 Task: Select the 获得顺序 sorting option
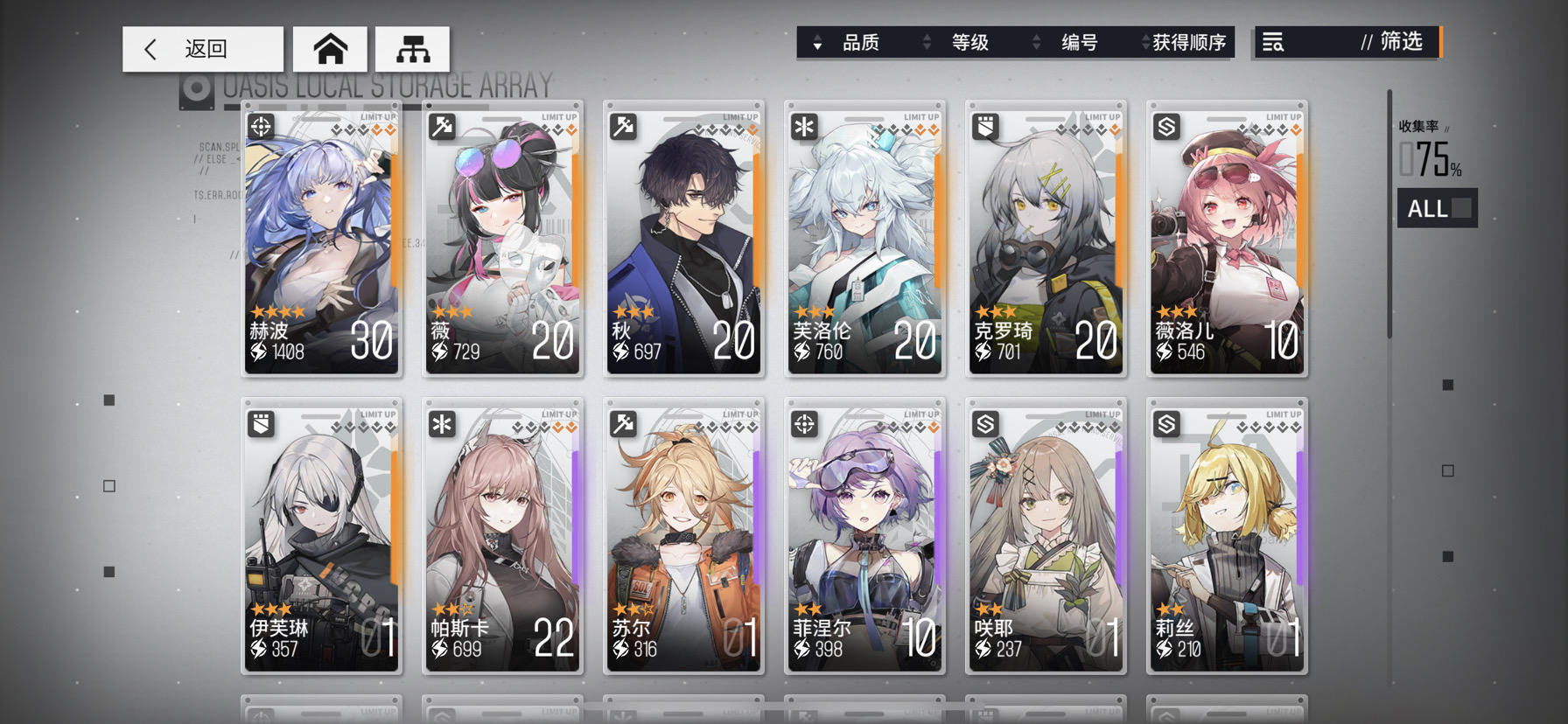tap(1190, 42)
